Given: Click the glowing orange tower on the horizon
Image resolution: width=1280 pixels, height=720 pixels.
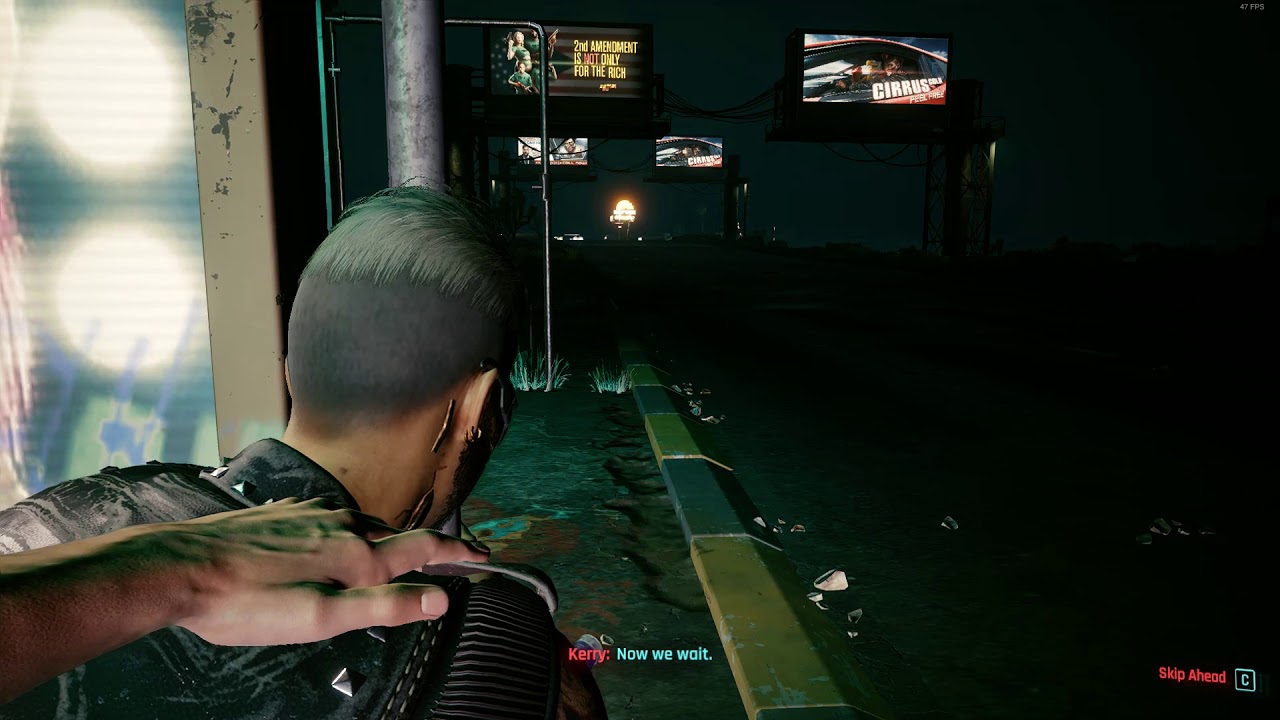Looking at the screenshot, I should click(625, 213).
